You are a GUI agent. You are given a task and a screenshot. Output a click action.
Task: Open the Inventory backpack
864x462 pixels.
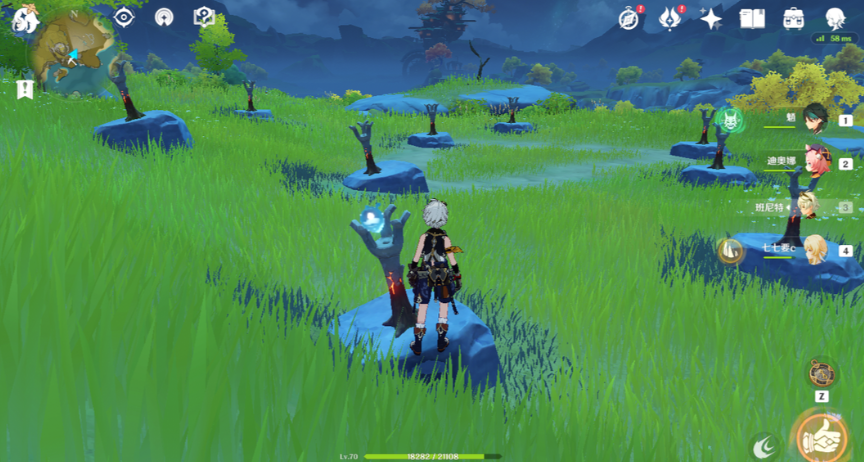794,19
